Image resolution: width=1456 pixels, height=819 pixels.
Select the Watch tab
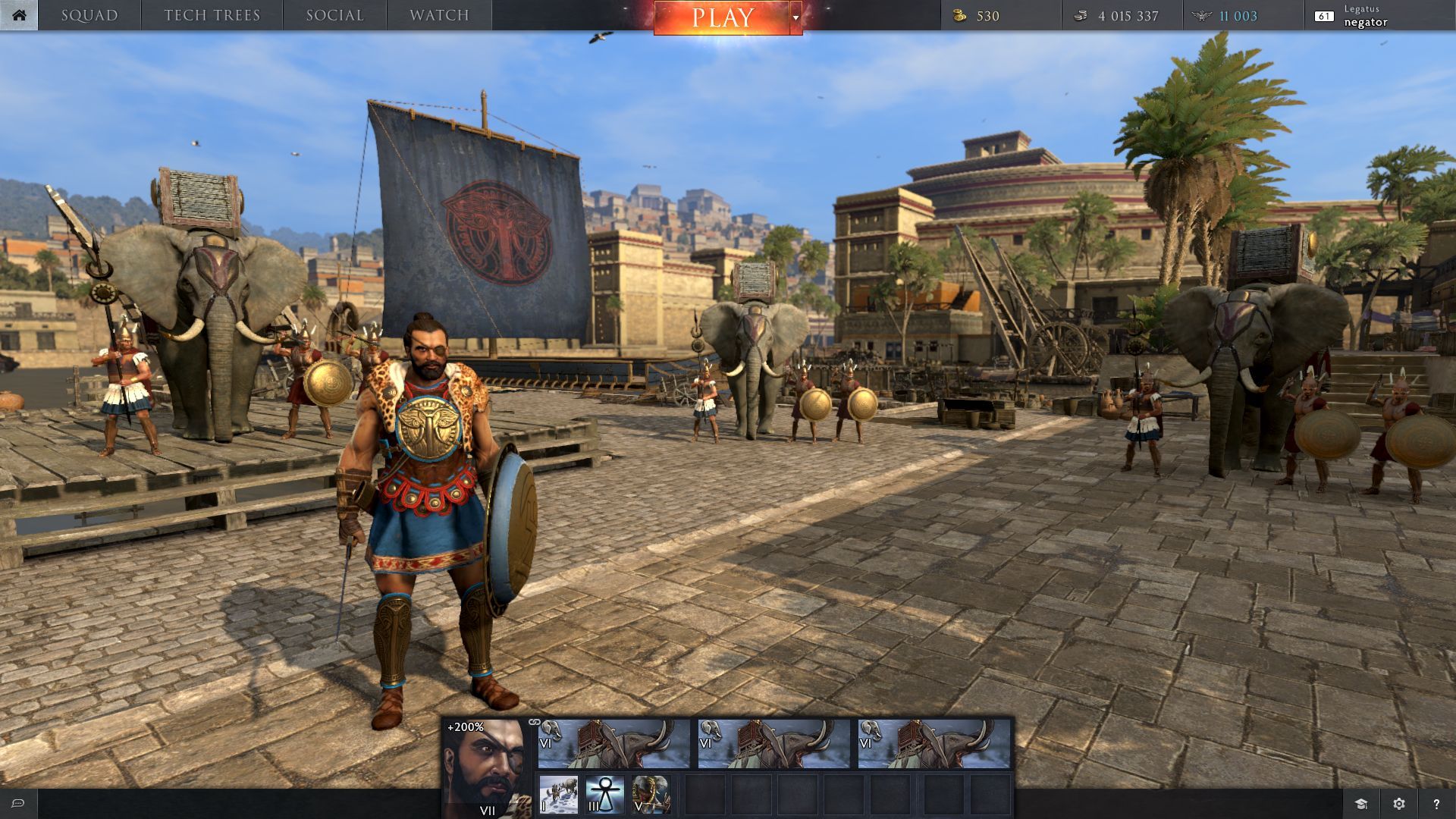pyautogui.click(x=439, y=15)
